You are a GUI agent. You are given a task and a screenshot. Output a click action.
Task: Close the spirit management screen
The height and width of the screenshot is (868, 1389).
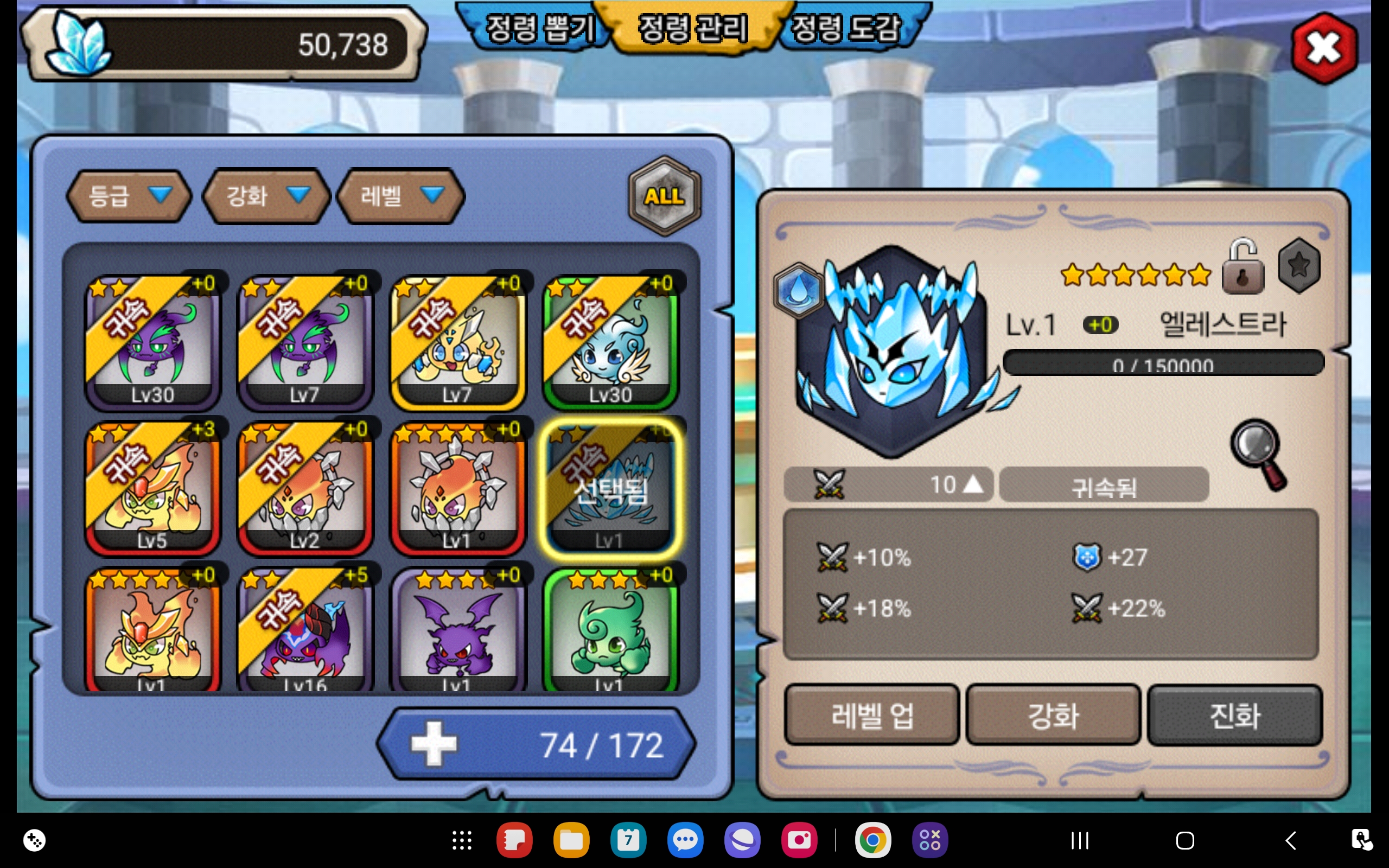tap(1324, 48)
